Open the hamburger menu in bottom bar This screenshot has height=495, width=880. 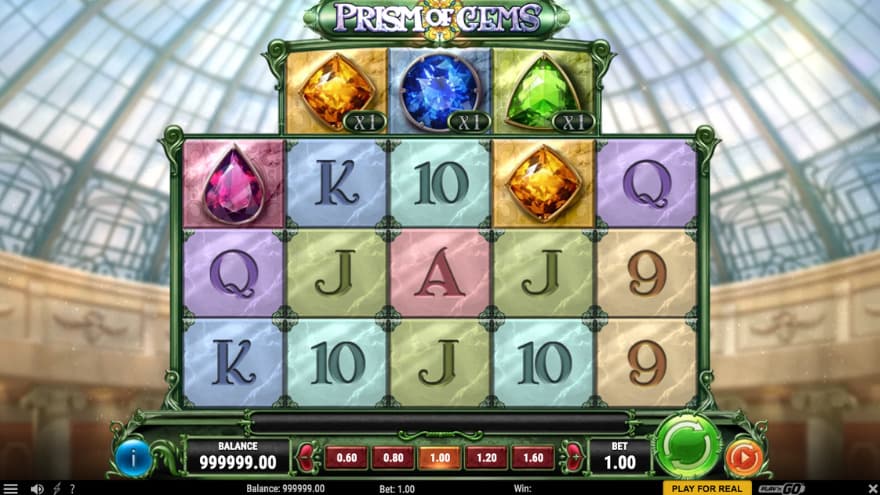pos(12,489)
